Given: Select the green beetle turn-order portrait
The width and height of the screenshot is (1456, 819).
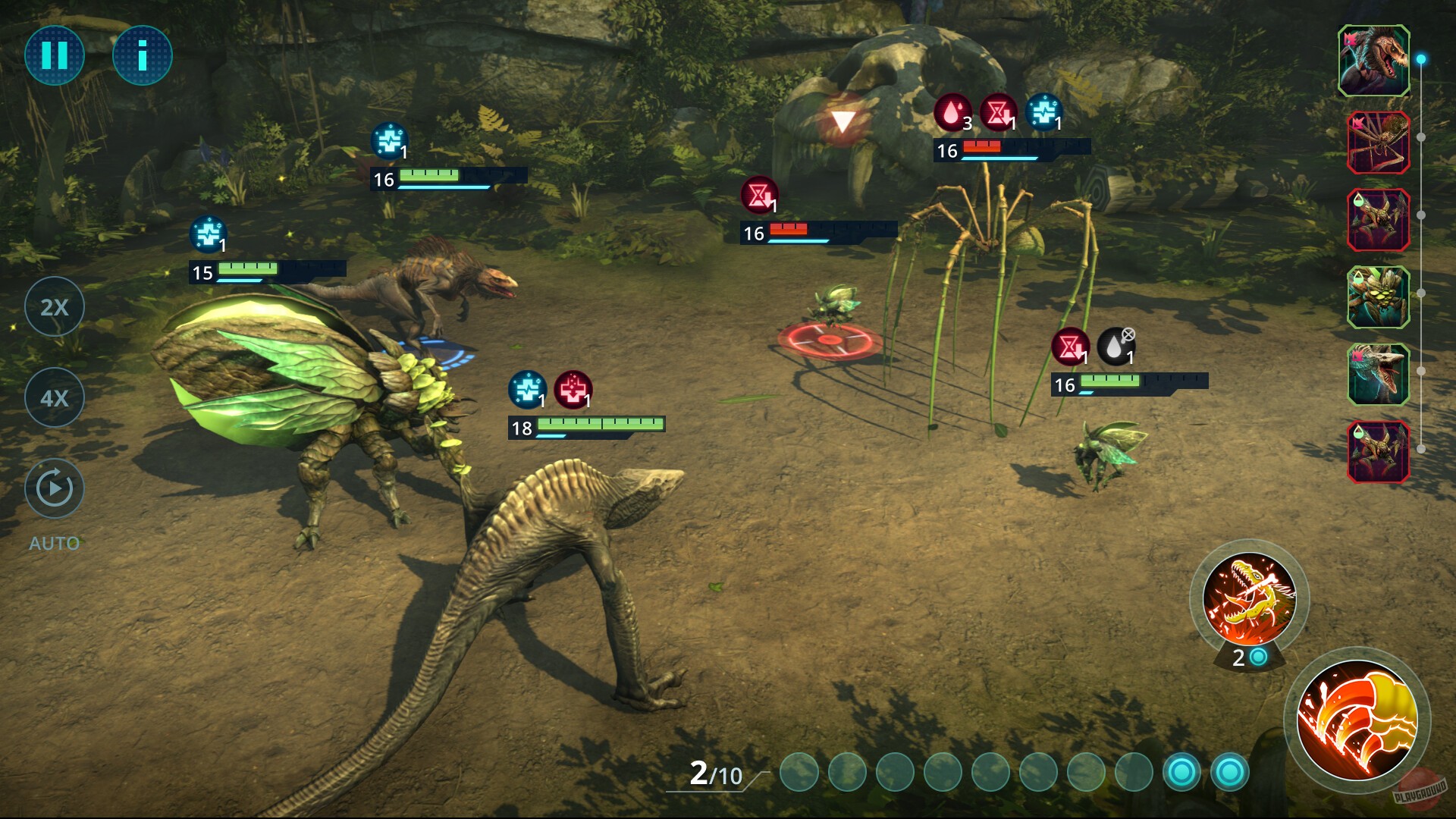Looking at the screenshot, I should (1378, 297).
